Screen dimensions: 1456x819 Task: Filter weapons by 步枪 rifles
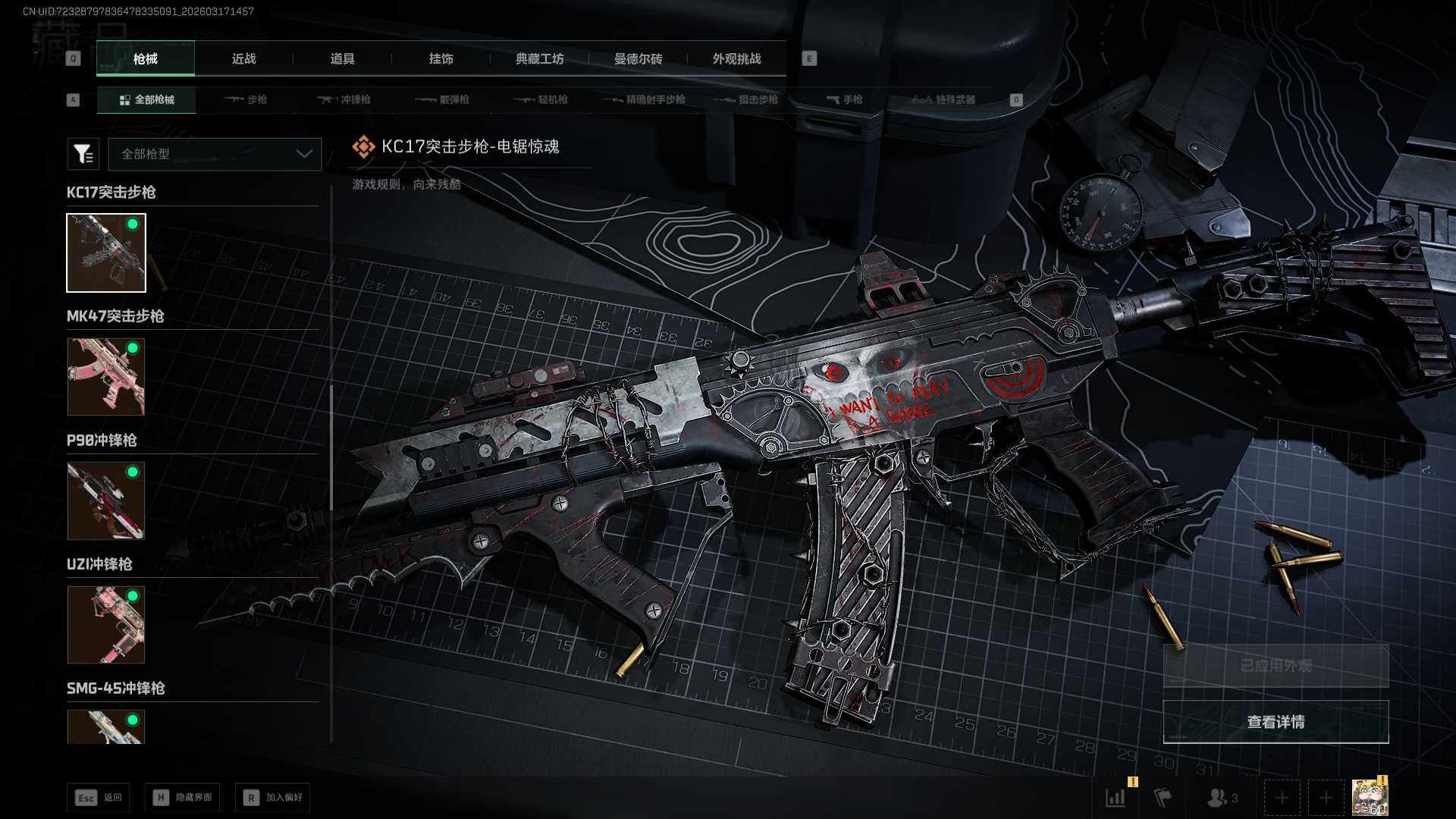pos(246,99)
